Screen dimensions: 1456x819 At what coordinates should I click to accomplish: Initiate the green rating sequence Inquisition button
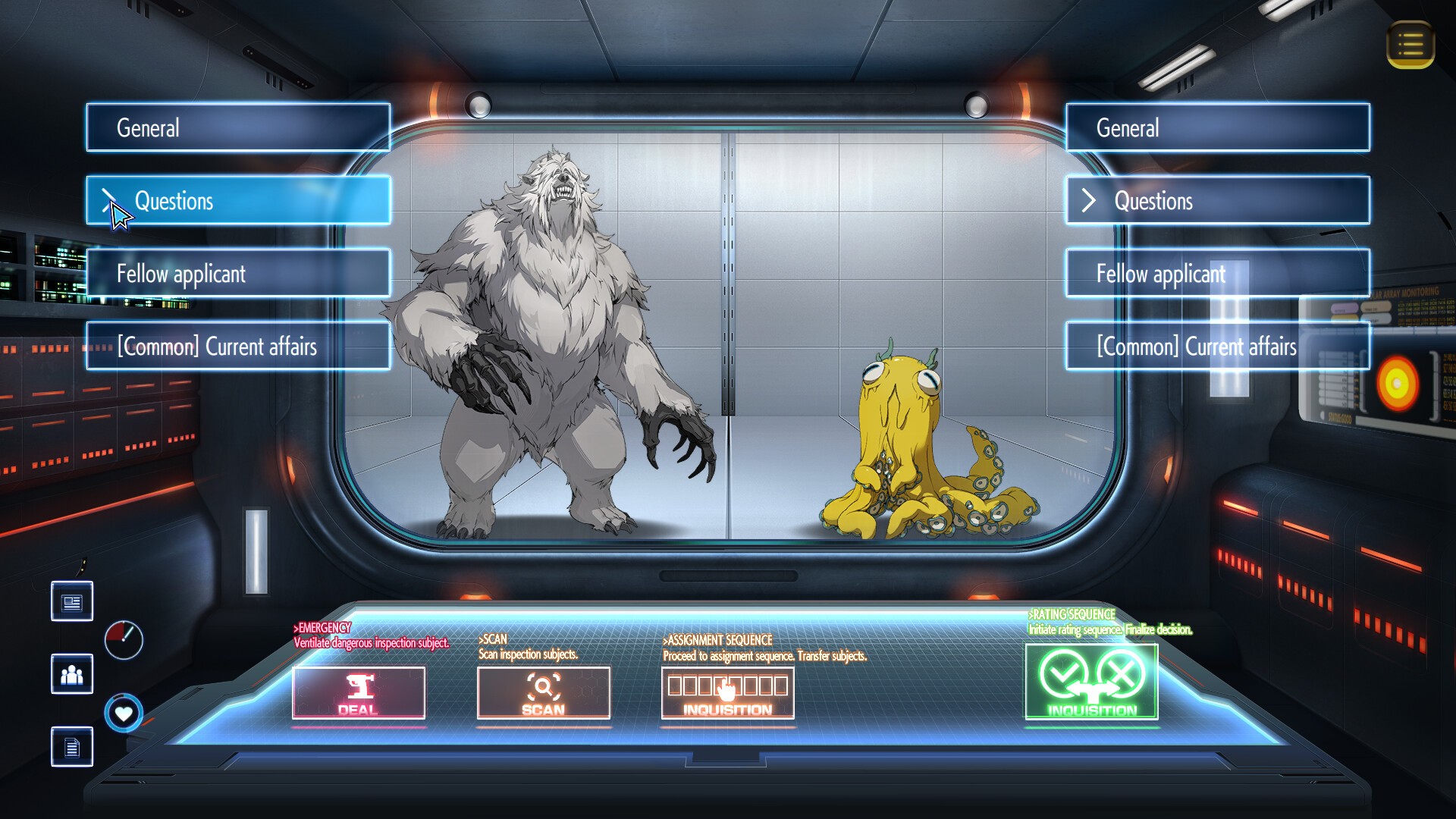pos(1091,681)
